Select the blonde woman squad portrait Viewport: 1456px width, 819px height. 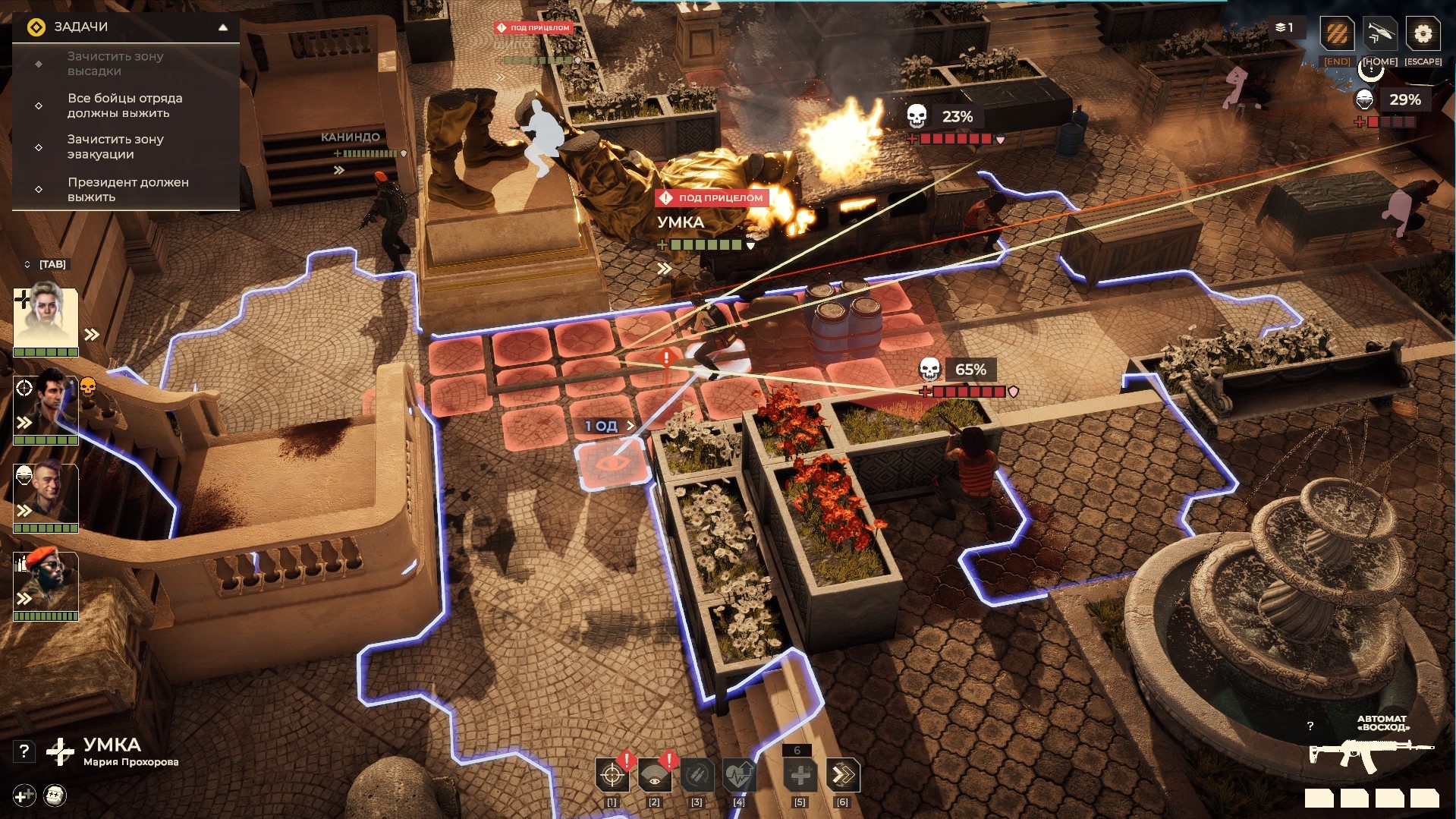coord(46,317)
